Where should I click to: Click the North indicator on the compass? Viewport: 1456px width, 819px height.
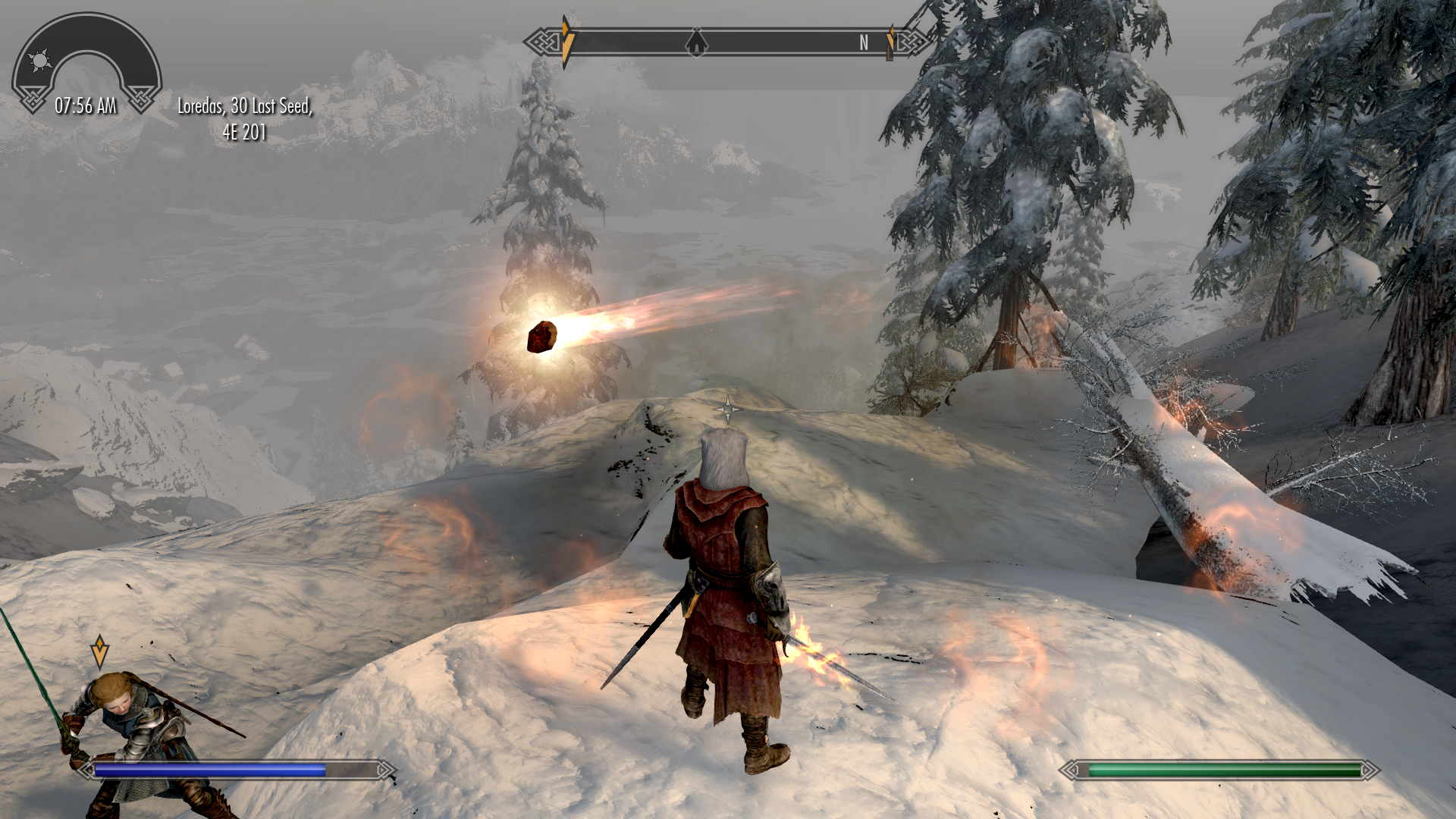pyautogui.click(x=864, y=43)
